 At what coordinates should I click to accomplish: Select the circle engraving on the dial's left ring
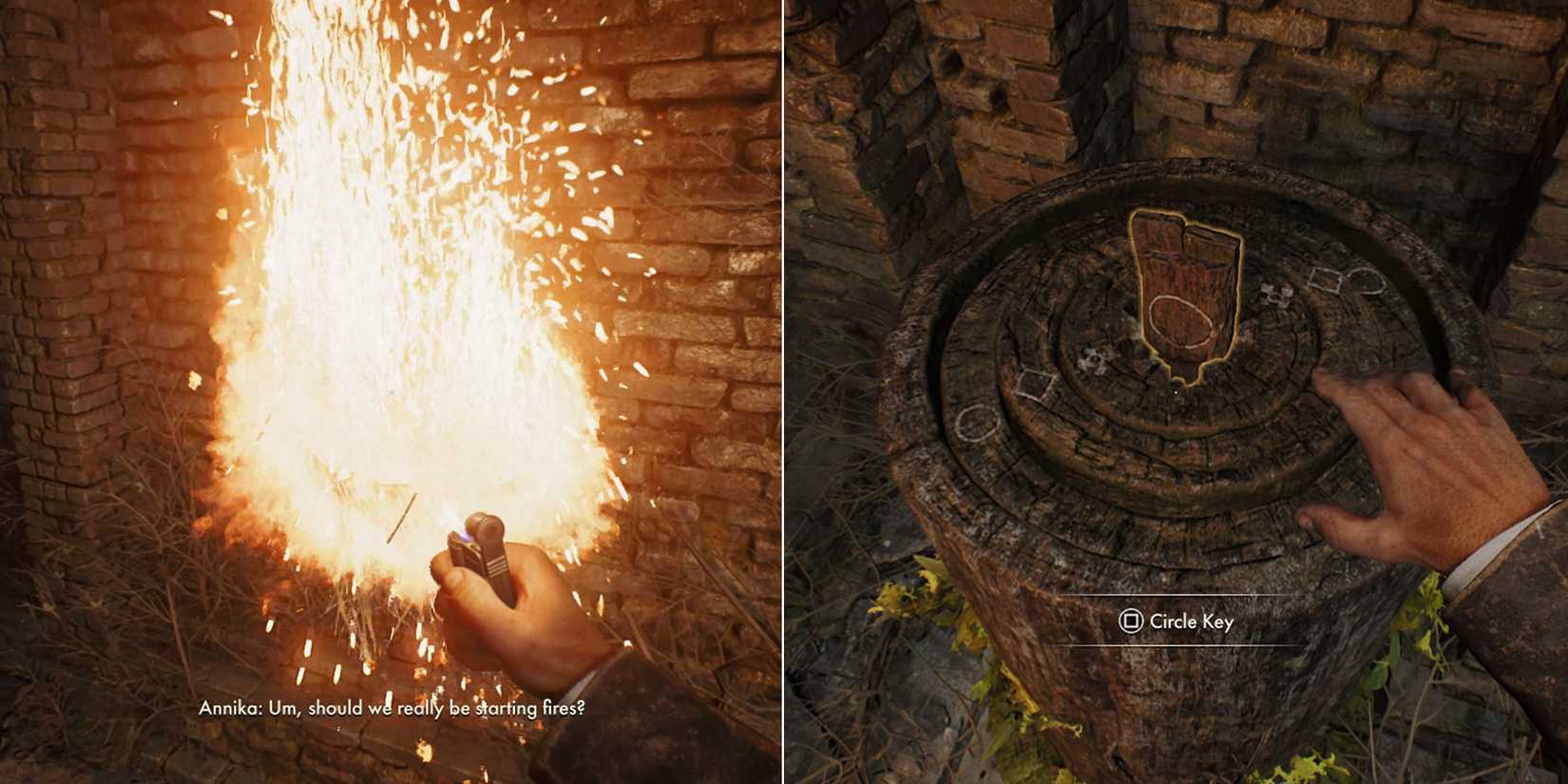(977, 420)
